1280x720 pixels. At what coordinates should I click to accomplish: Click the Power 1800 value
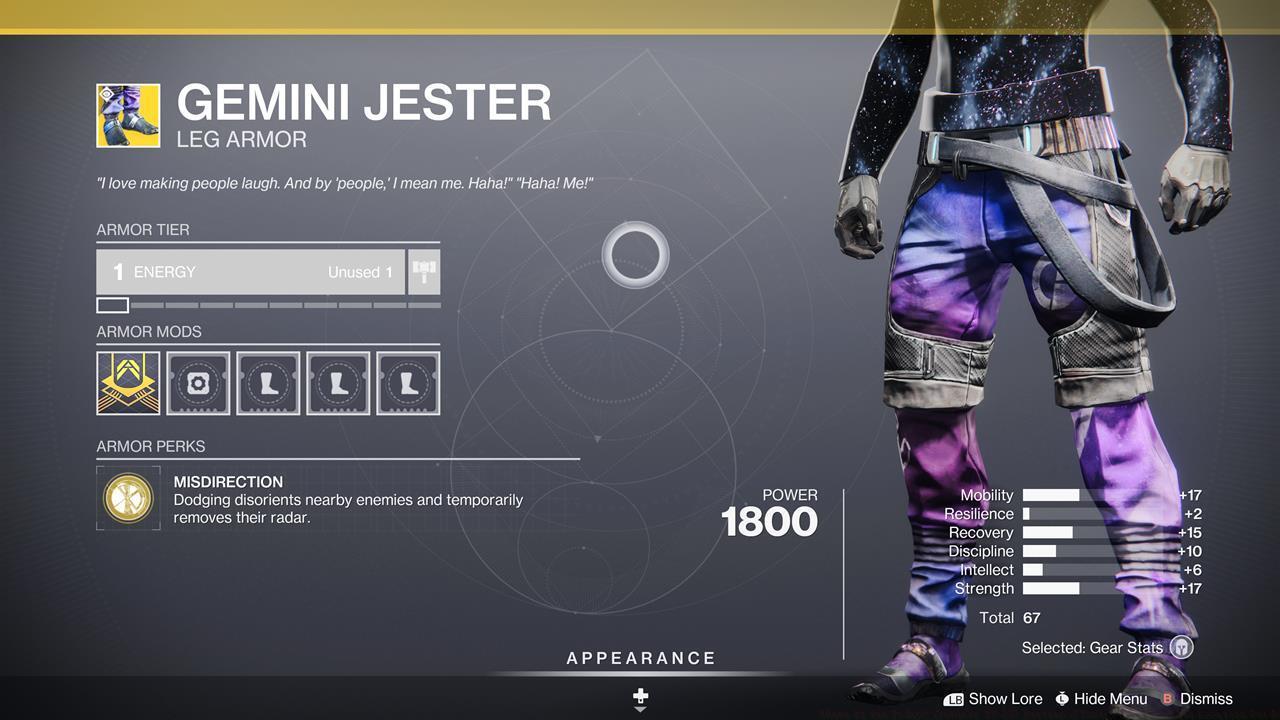pyautogui.click(x=770, y=520)
